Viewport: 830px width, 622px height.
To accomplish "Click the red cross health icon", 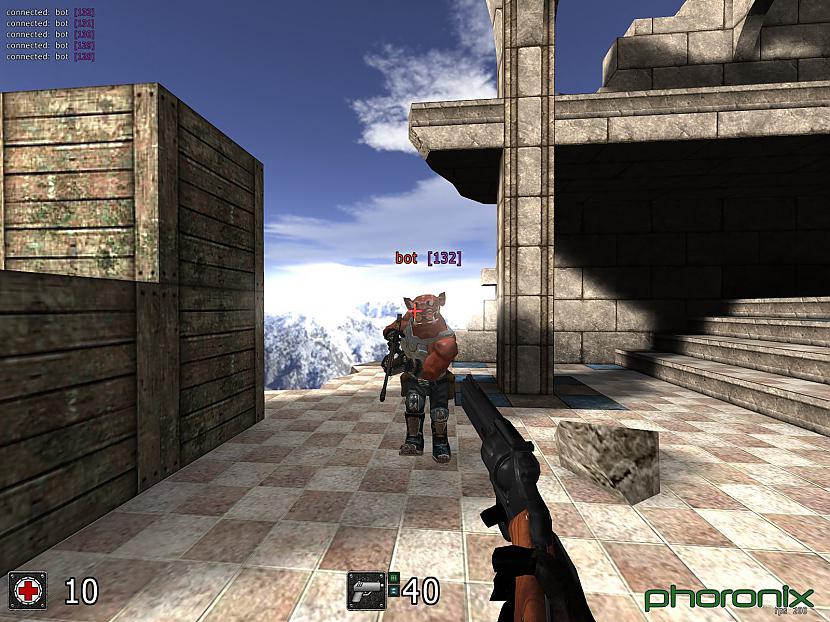I will point(27,591).
